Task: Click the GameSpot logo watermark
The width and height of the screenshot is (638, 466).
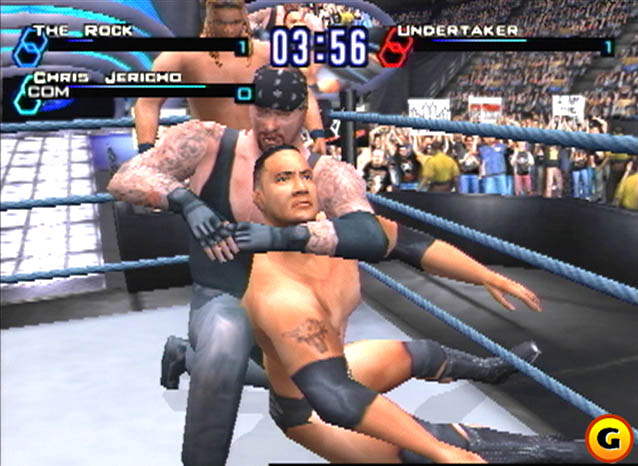Action: coord(609,438)
